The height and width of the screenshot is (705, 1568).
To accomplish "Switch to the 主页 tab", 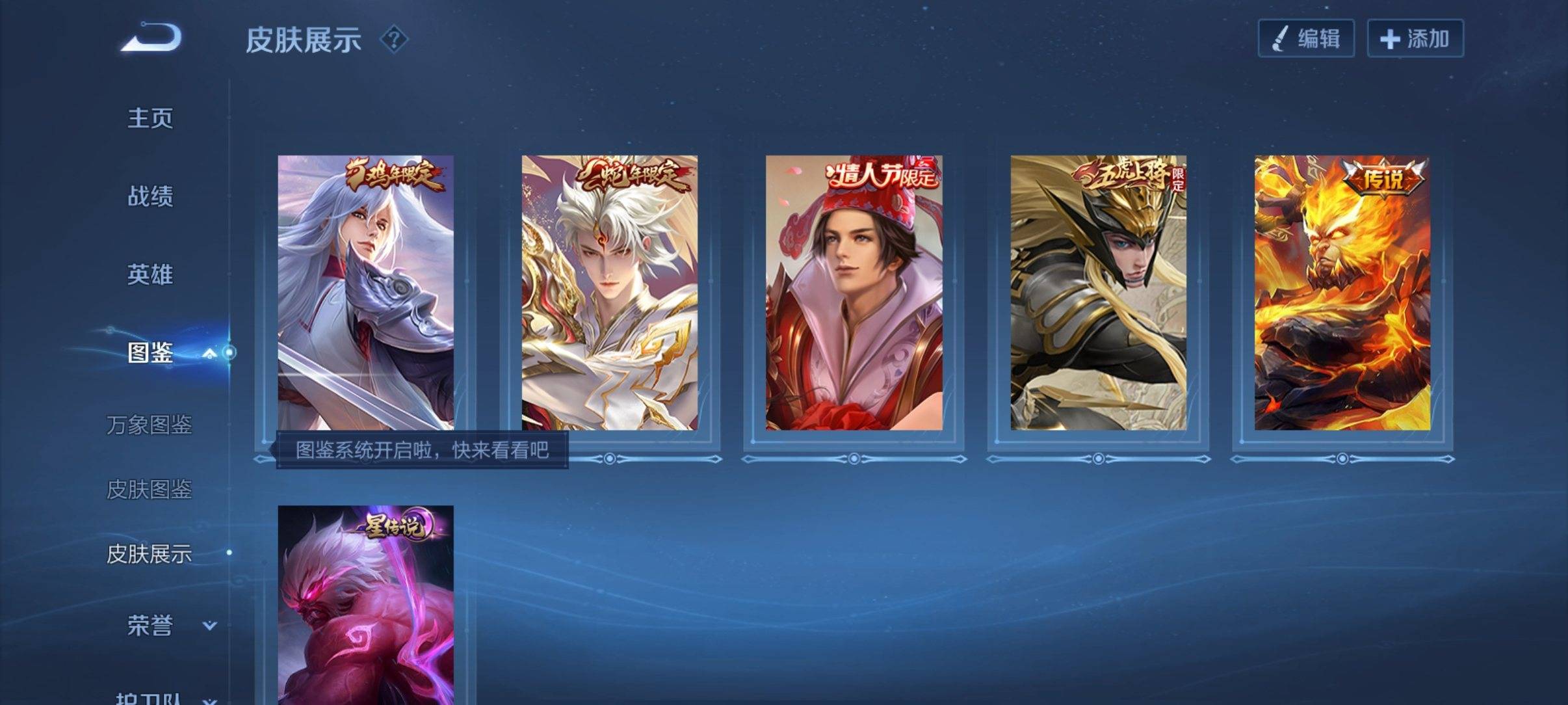I will 150,118.
